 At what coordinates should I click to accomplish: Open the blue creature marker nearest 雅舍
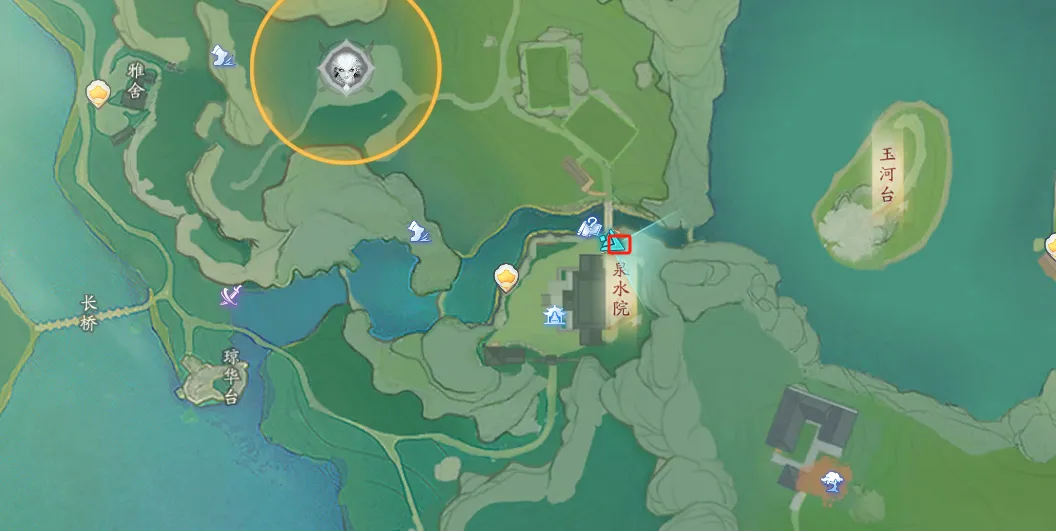tap(223, 57)
